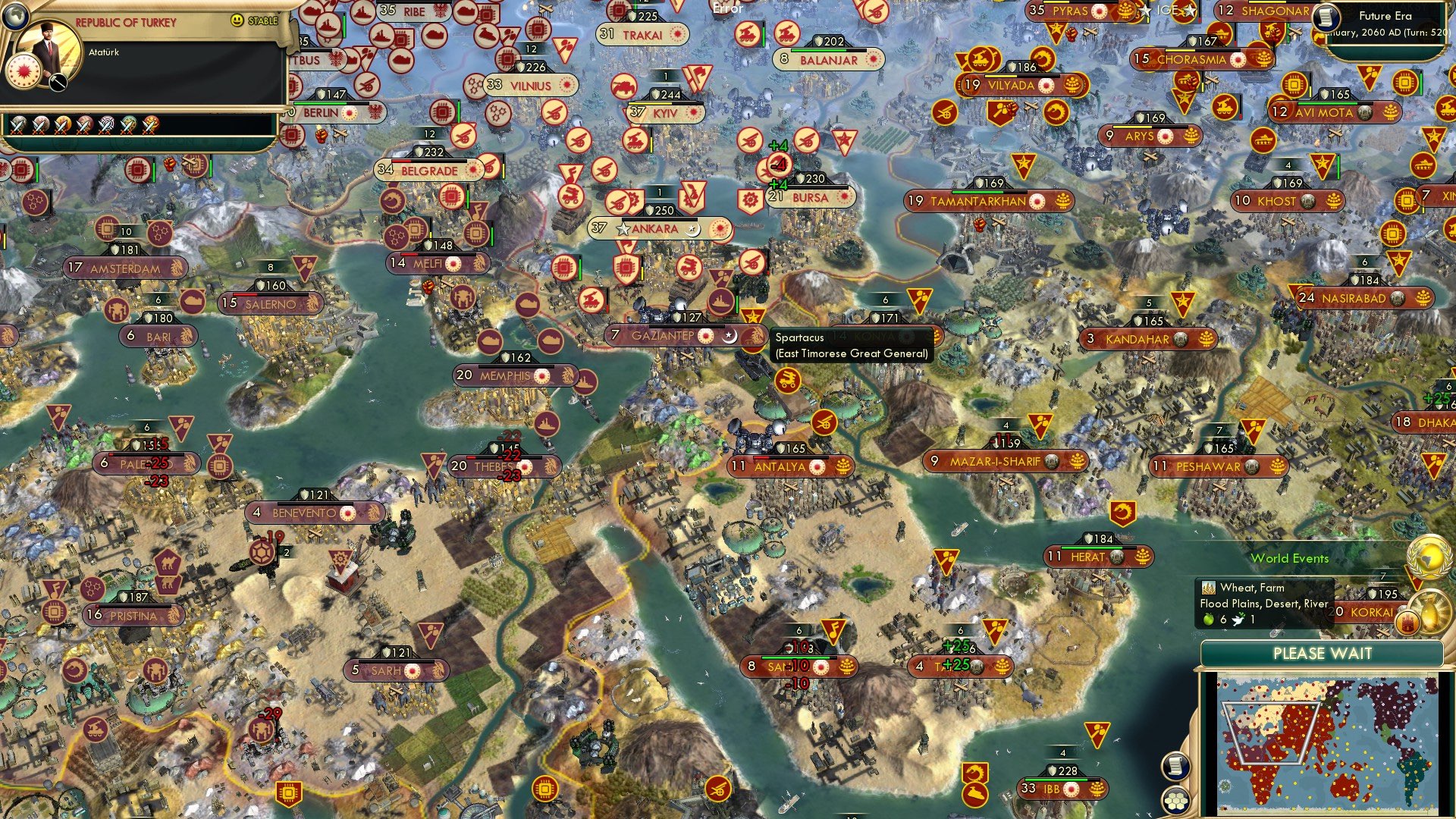Click the hammer icon beside the leader portrait

coord(57,81)
